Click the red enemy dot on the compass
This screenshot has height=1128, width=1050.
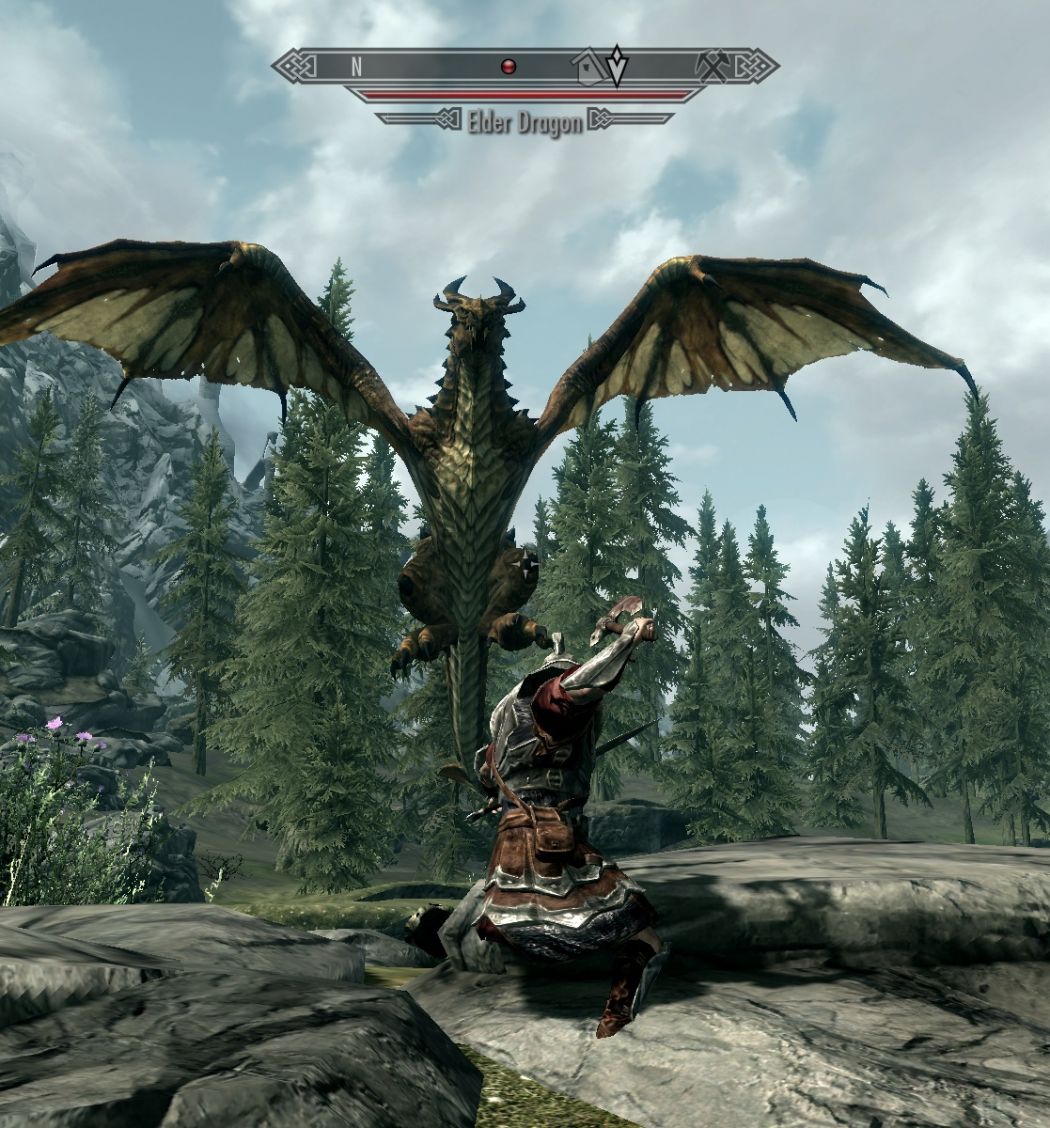click(x=508, y=67)
